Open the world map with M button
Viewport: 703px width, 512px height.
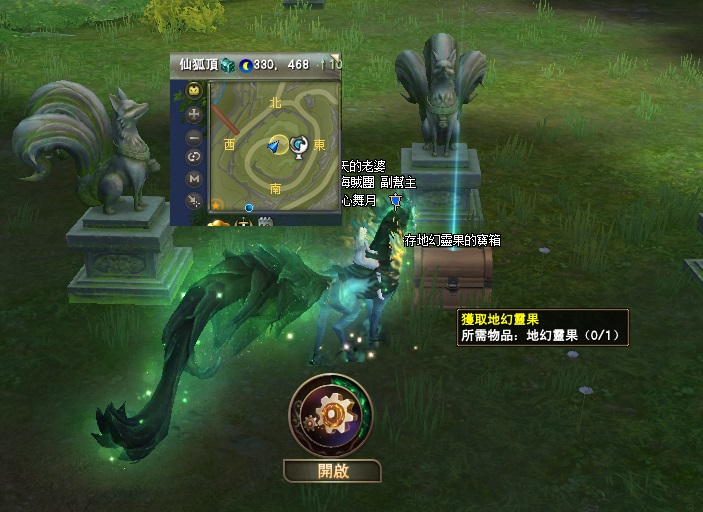pyautogui.click(x=194, y=178)
